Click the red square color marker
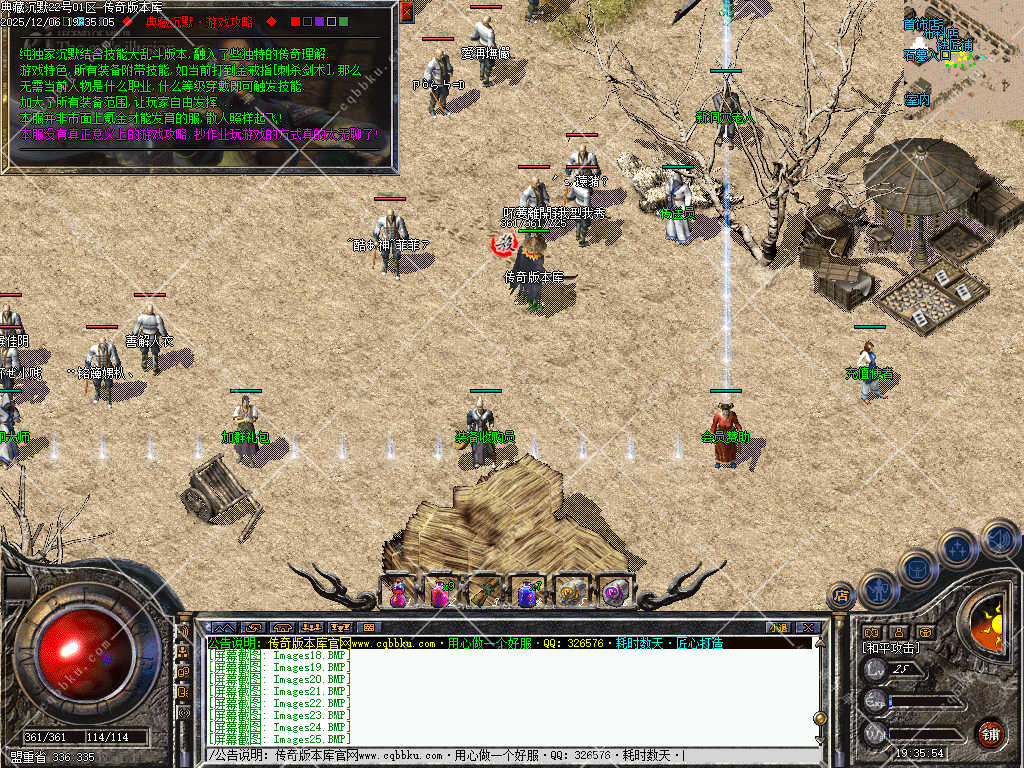The width and height of the screenshot is (1024, 768). pos(296,21)
